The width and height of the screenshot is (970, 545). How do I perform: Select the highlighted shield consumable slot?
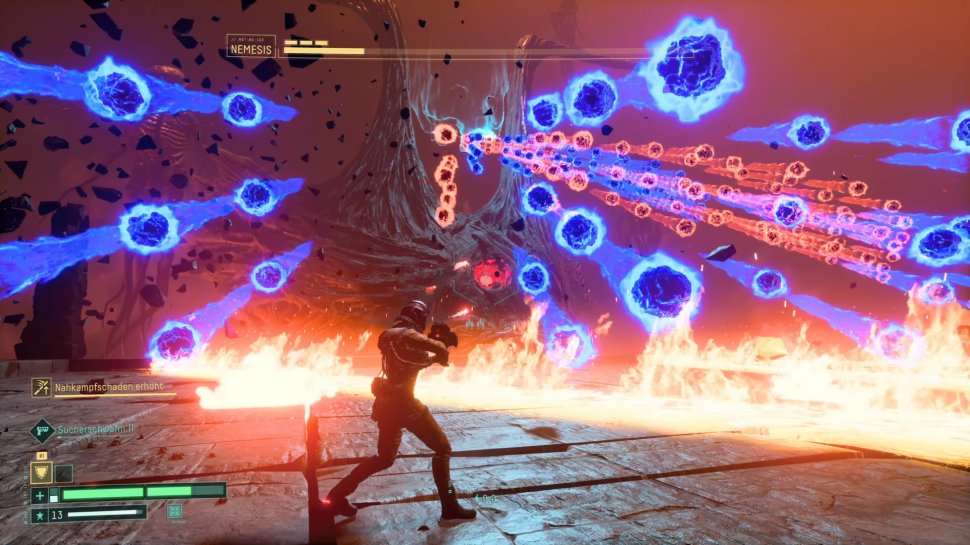pyautogui.click(x=41, y=473)
